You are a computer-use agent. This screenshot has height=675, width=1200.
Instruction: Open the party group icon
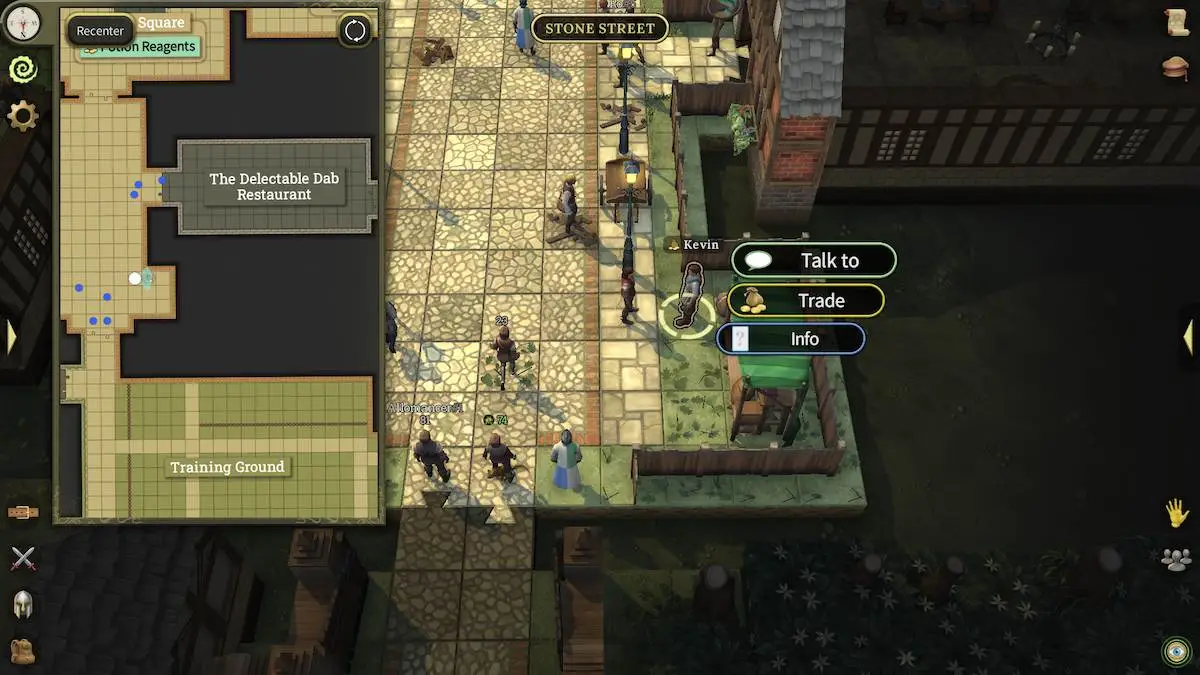[x=1176, y=559]
